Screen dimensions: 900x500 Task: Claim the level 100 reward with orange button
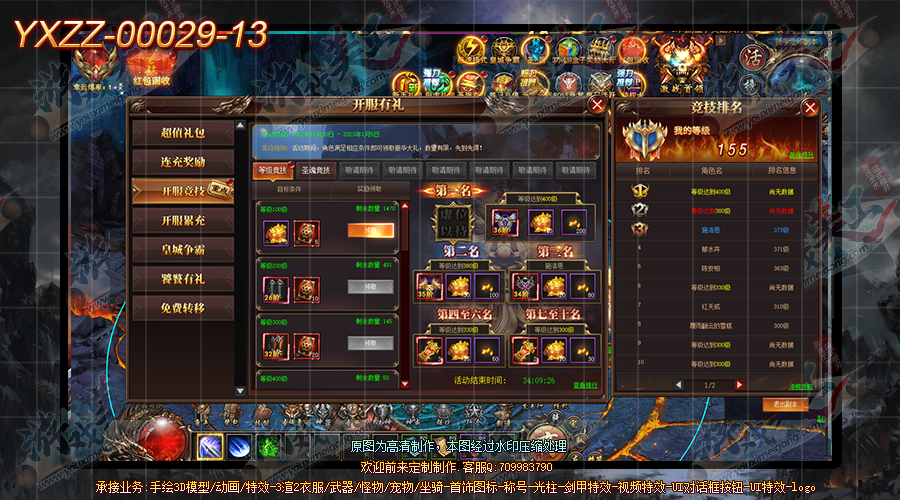point(370,230)
